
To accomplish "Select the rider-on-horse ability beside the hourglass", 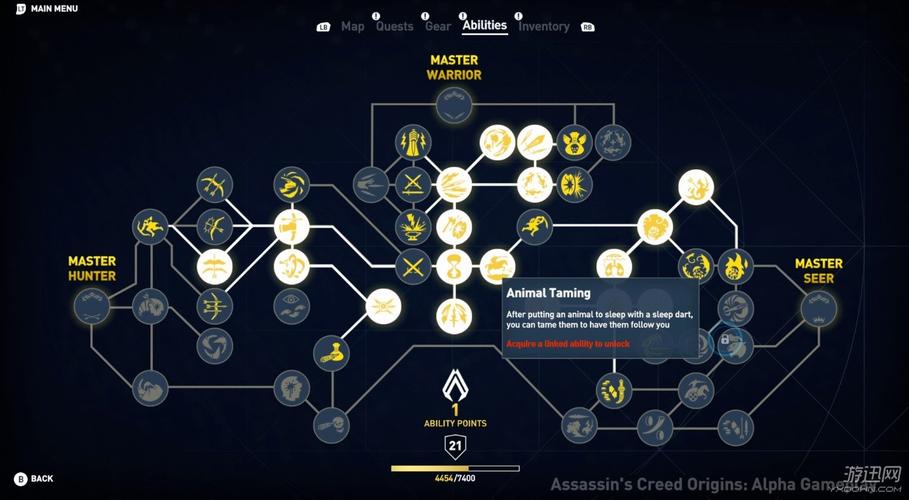I will pyautogui.click(x=497, y=267).
